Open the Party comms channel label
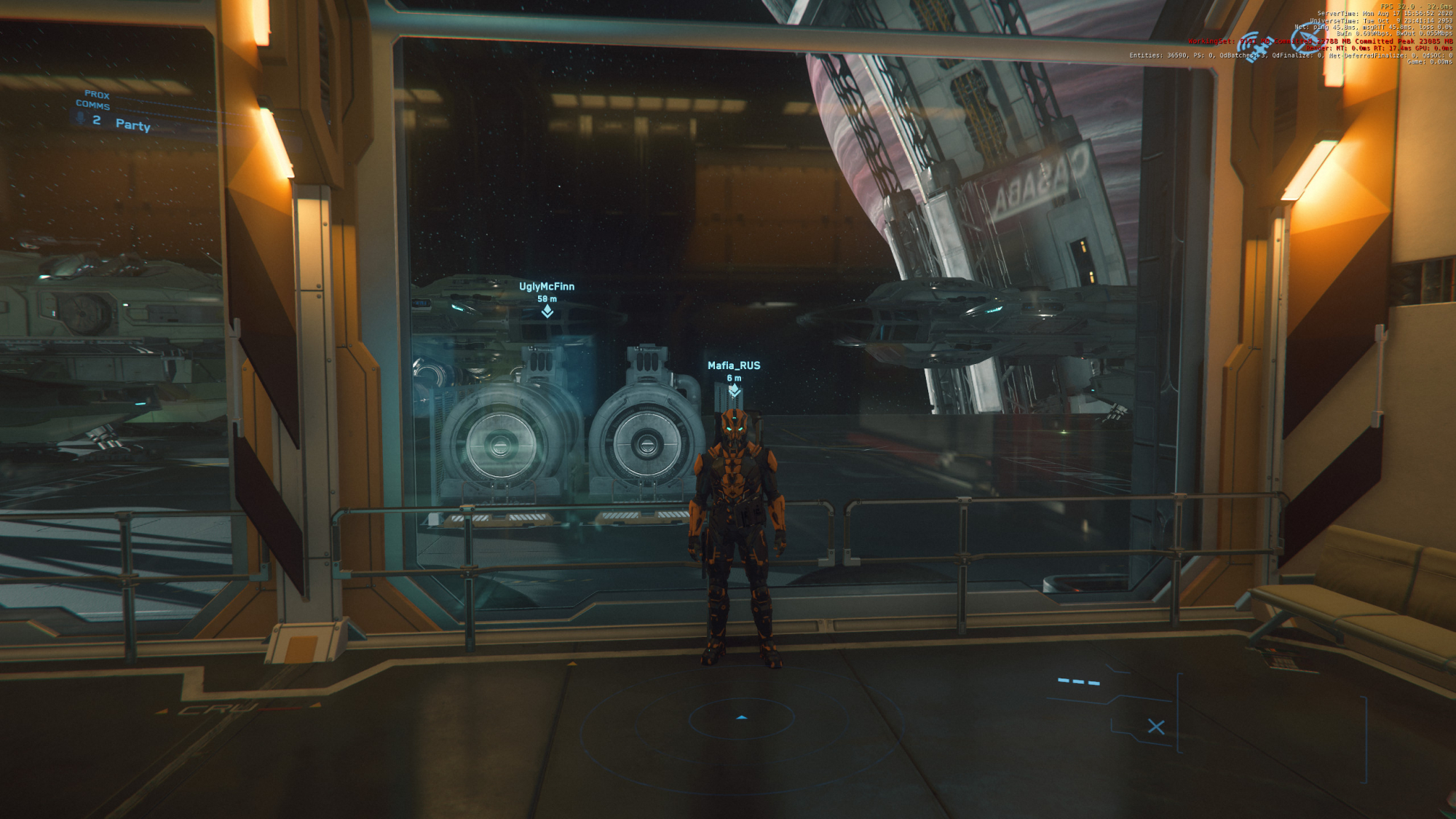This screenshot has height=819, width=1456. 132,124
